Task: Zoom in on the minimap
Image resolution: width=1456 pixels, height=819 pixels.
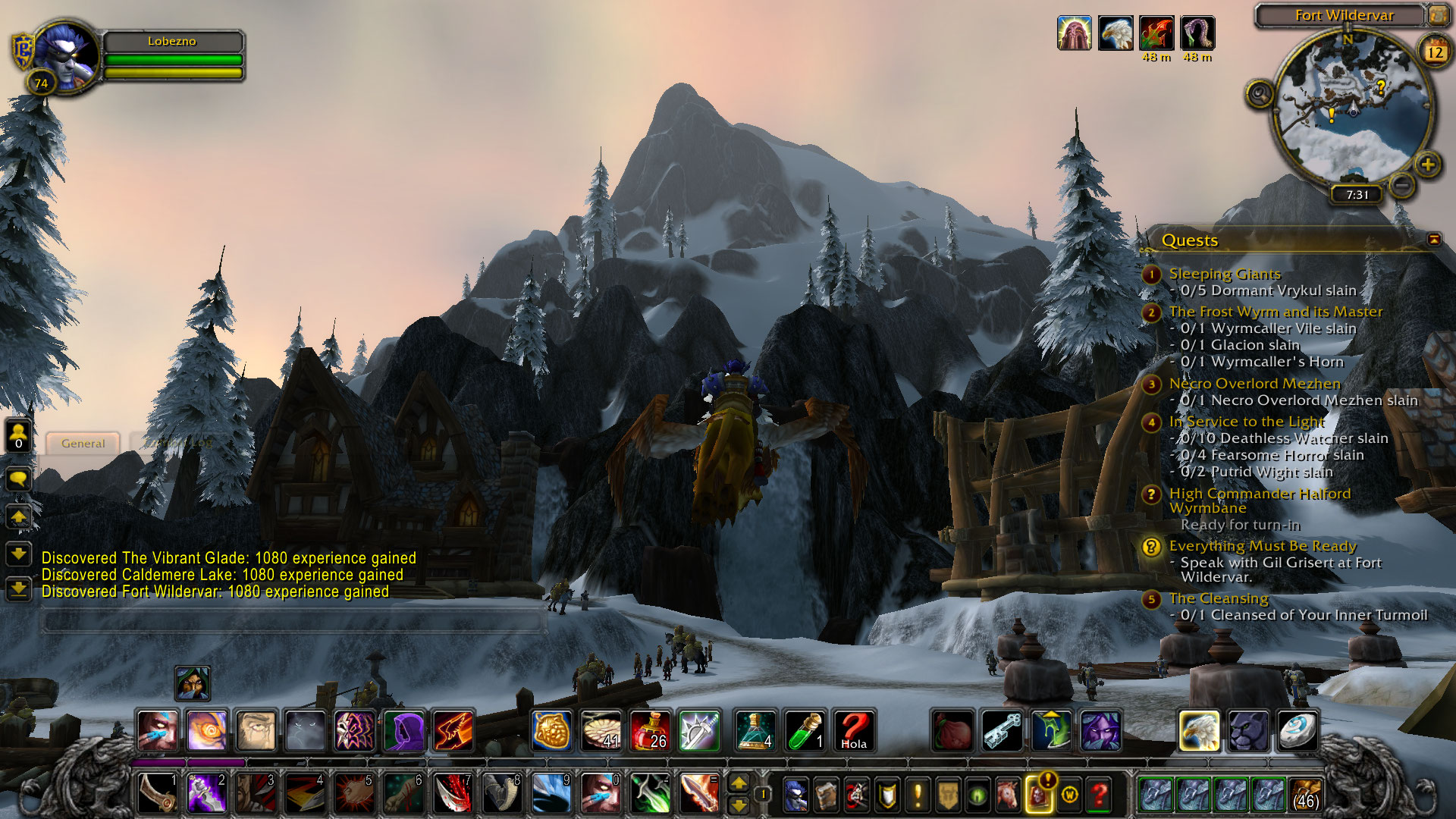Action: [1427, 165]
